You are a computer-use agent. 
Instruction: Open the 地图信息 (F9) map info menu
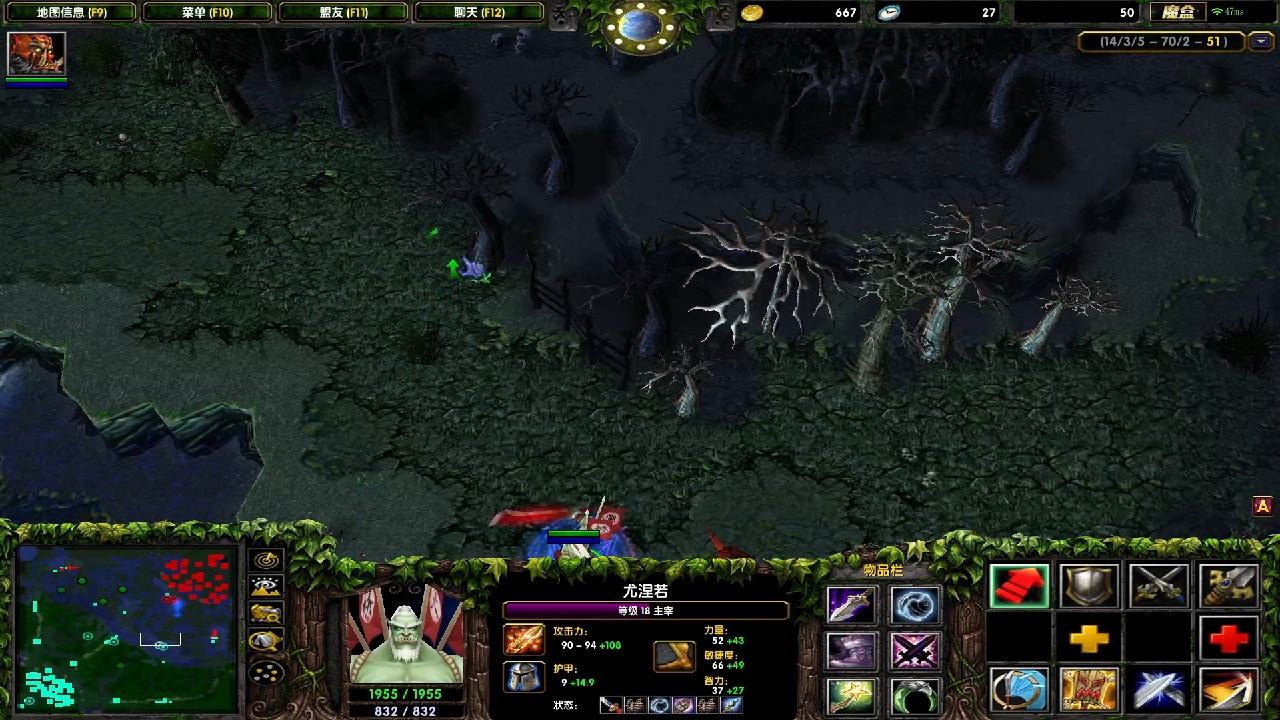70,12
